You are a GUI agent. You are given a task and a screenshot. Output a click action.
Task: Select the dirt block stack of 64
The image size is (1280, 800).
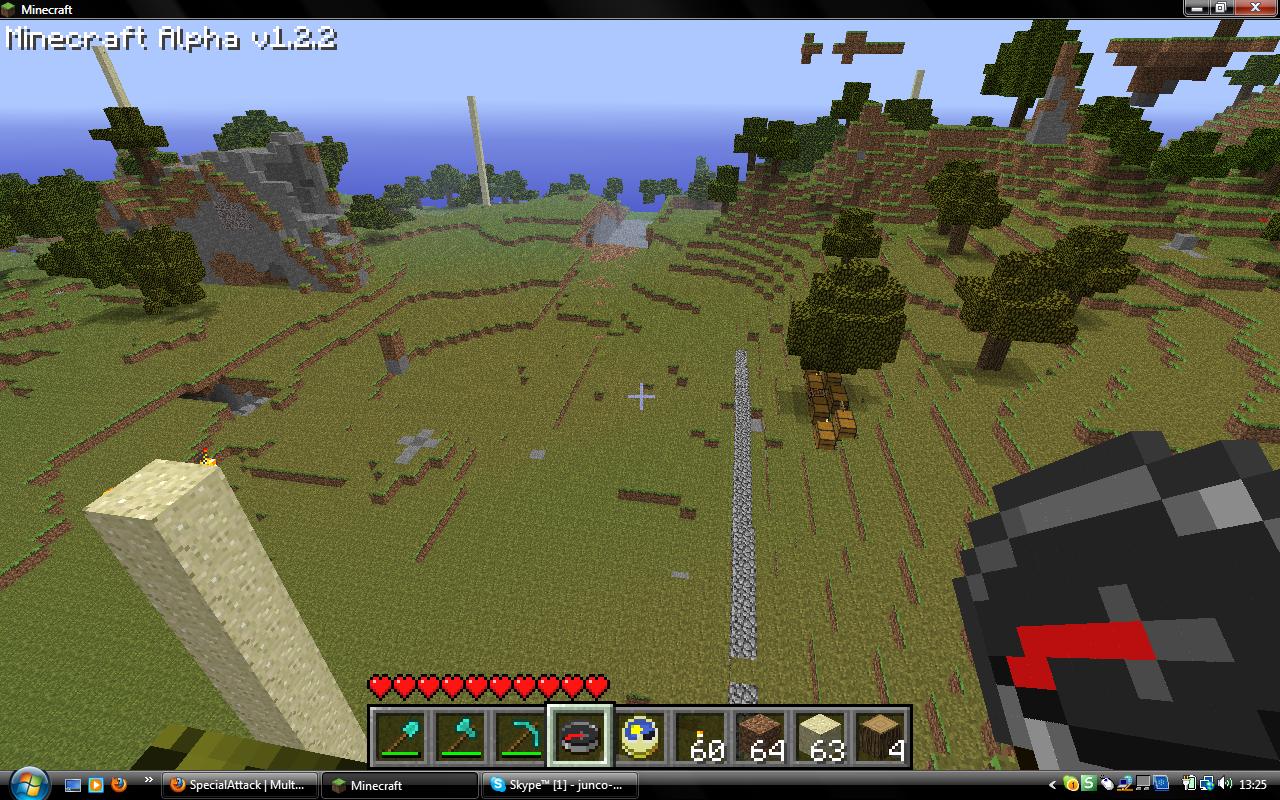click(761, 738)
